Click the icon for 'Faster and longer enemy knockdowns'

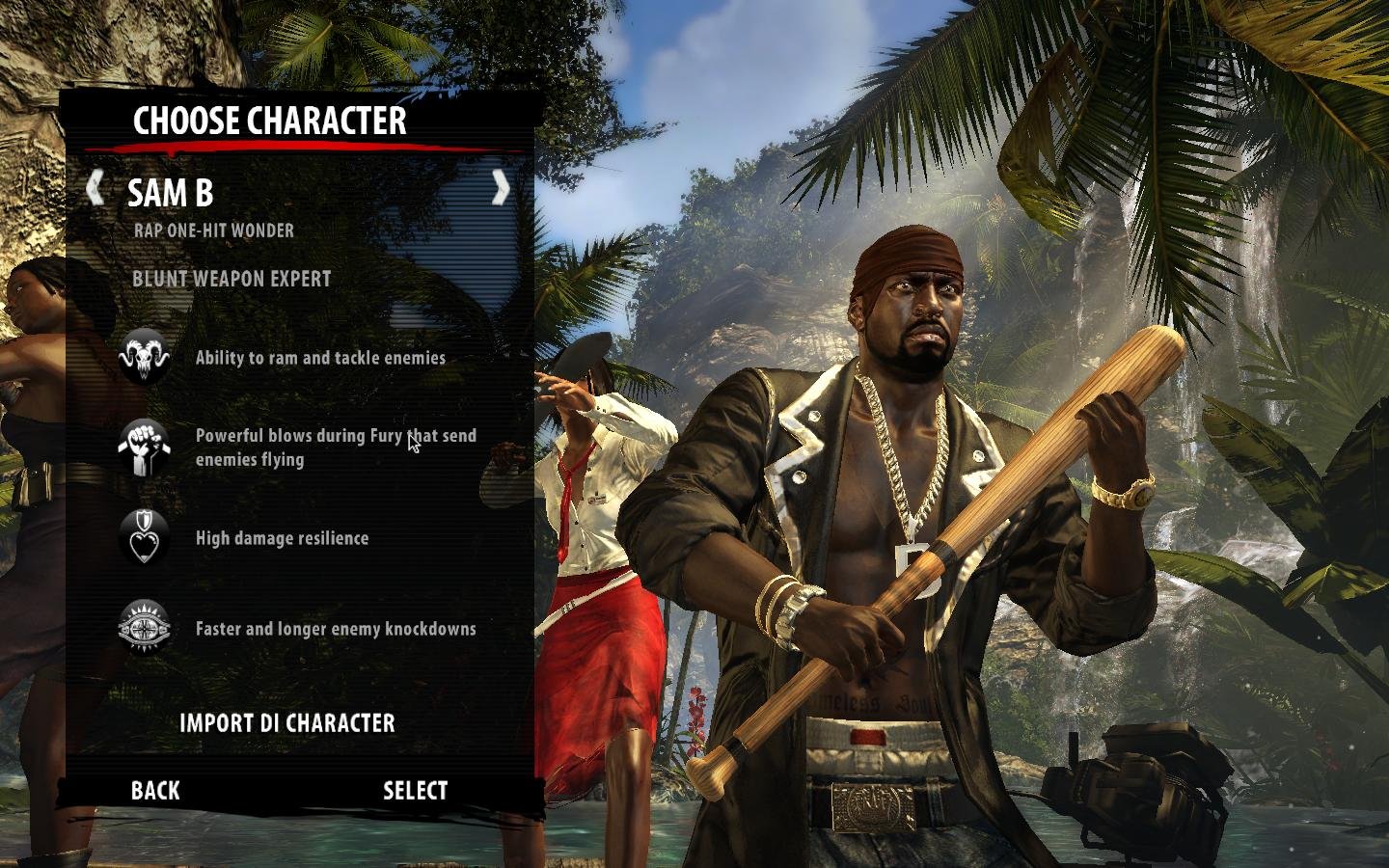(143, 628)
